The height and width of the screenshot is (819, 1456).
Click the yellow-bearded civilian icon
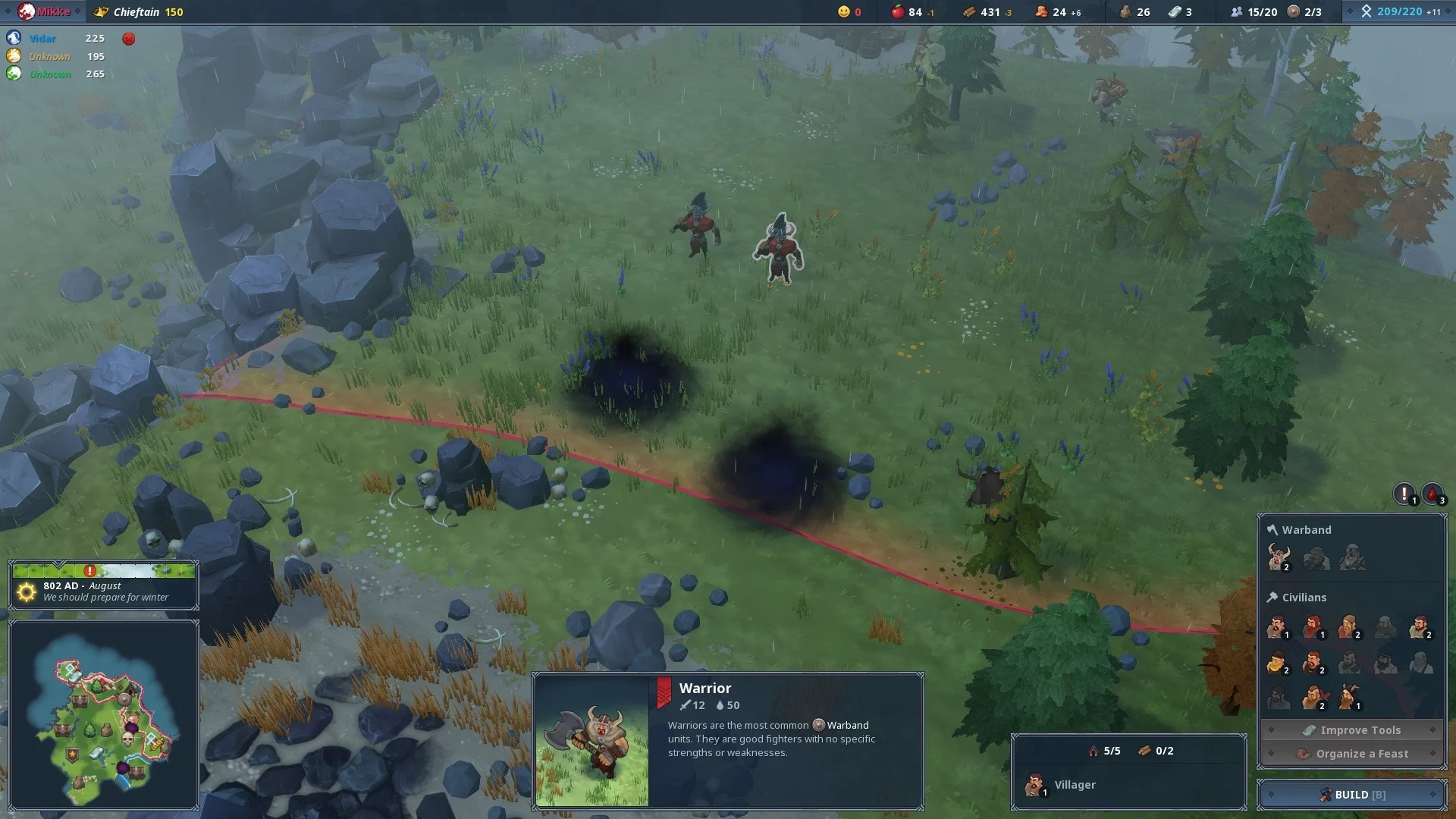point(1277,663)
